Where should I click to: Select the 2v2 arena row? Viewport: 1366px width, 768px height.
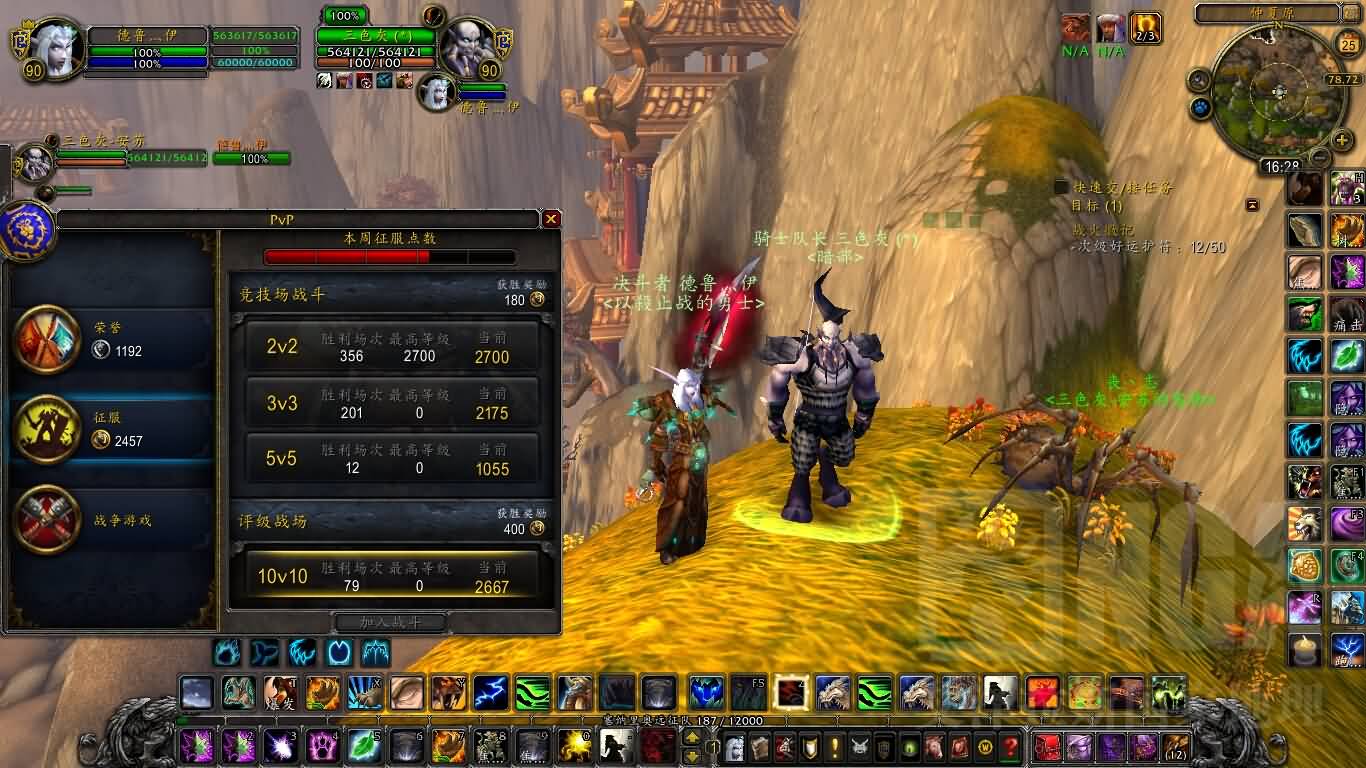click(386, 347)
